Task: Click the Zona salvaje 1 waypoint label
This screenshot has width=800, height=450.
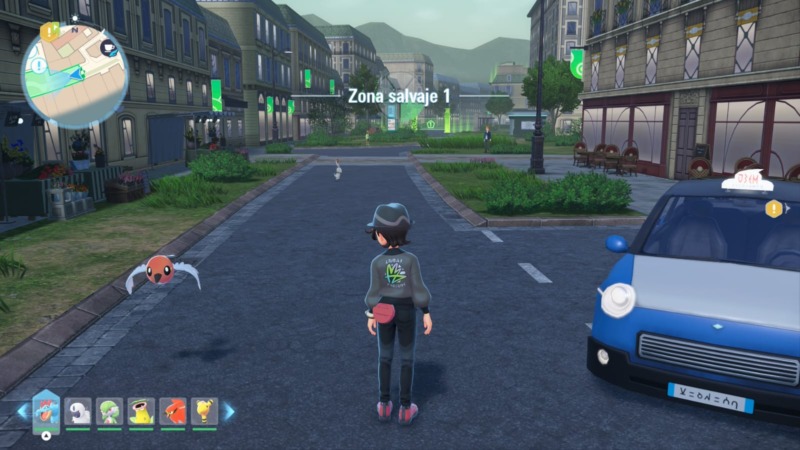Action: coord(399,95)
